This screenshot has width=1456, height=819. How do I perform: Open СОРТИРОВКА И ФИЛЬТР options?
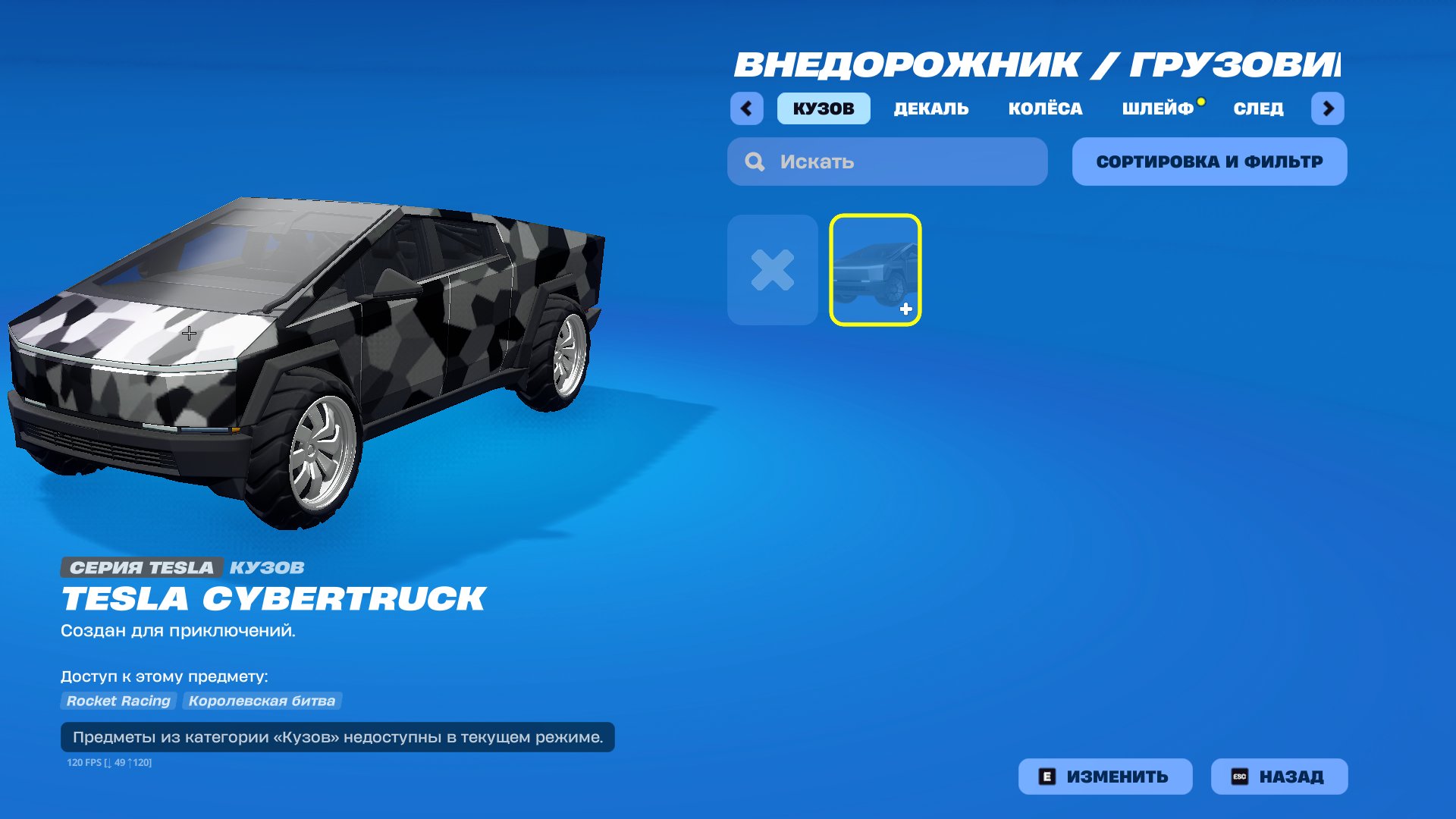click(x=1209, y=161)
